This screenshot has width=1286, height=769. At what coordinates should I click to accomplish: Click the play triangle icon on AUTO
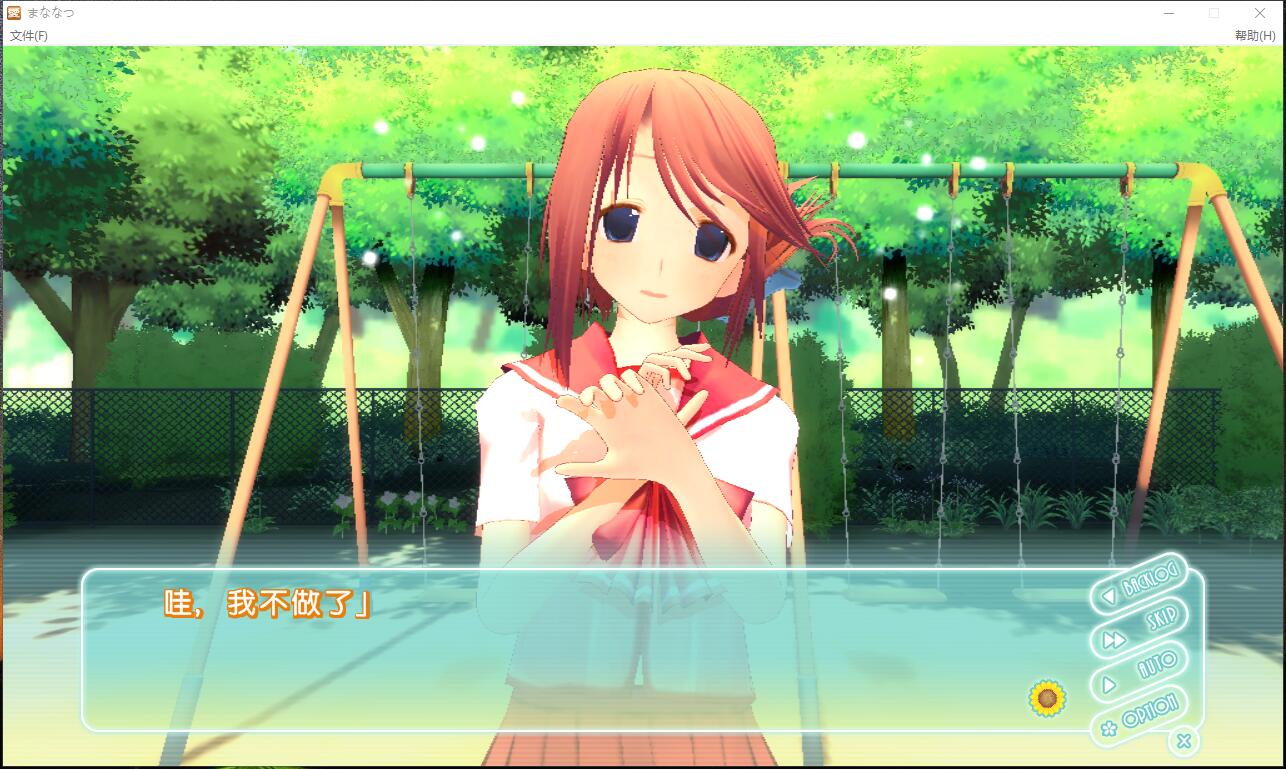click(x=1107, y=685)
